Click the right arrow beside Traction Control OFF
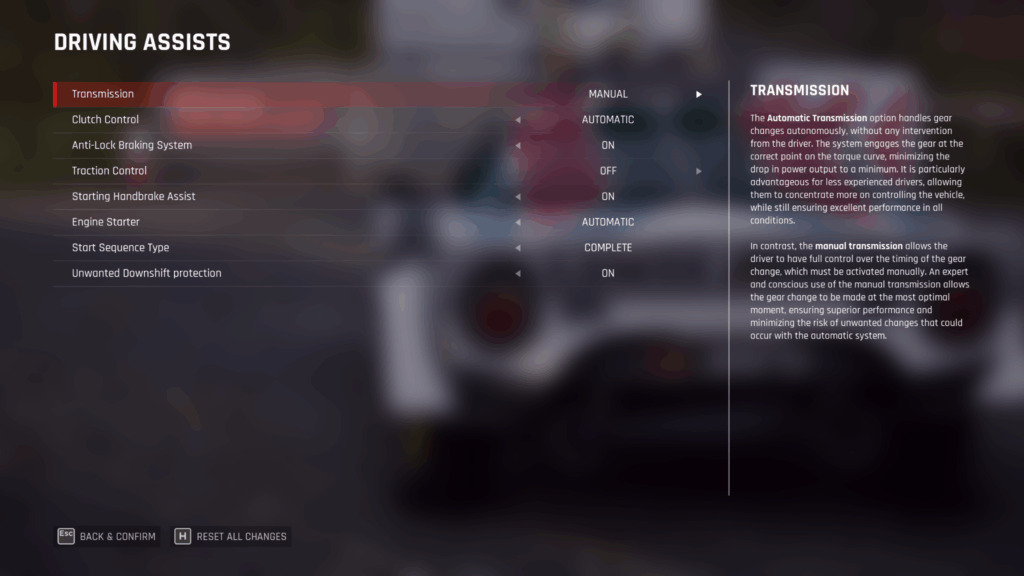Viewport: 1024px width, 576px height. [x=699, y=171]
